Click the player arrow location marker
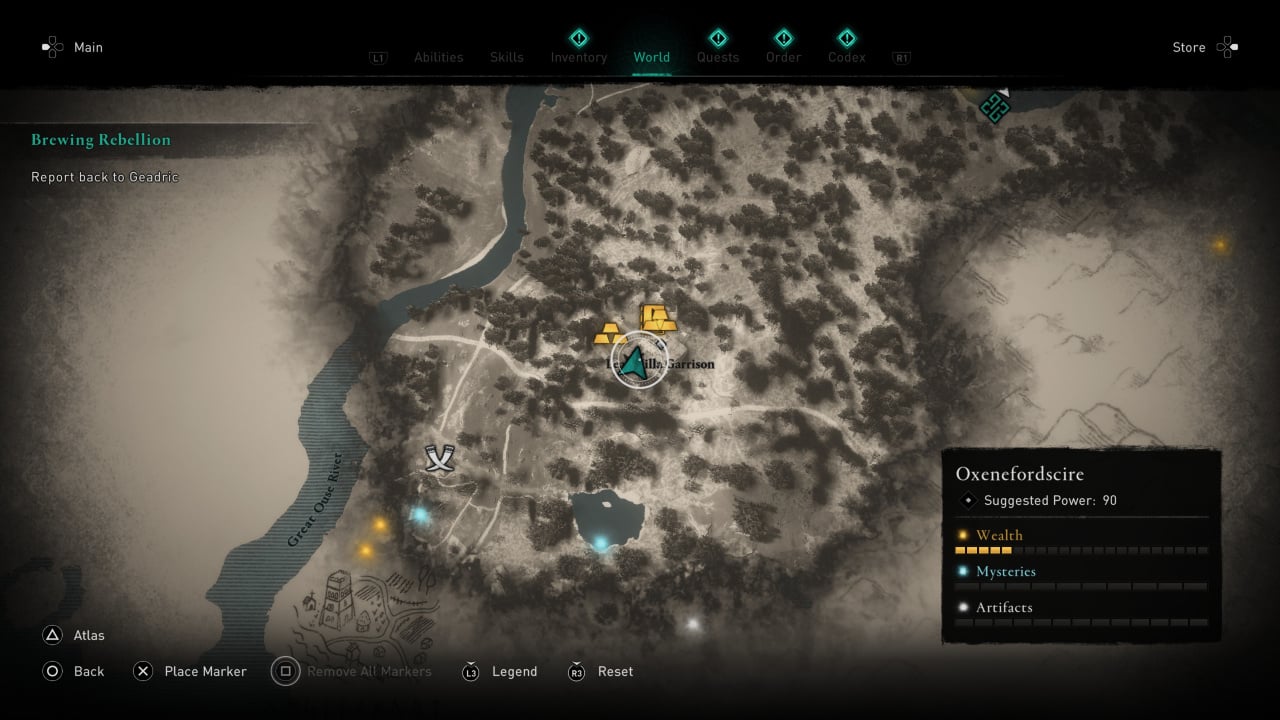This screenshot has width=1280, height=720. tap(633, 362)
